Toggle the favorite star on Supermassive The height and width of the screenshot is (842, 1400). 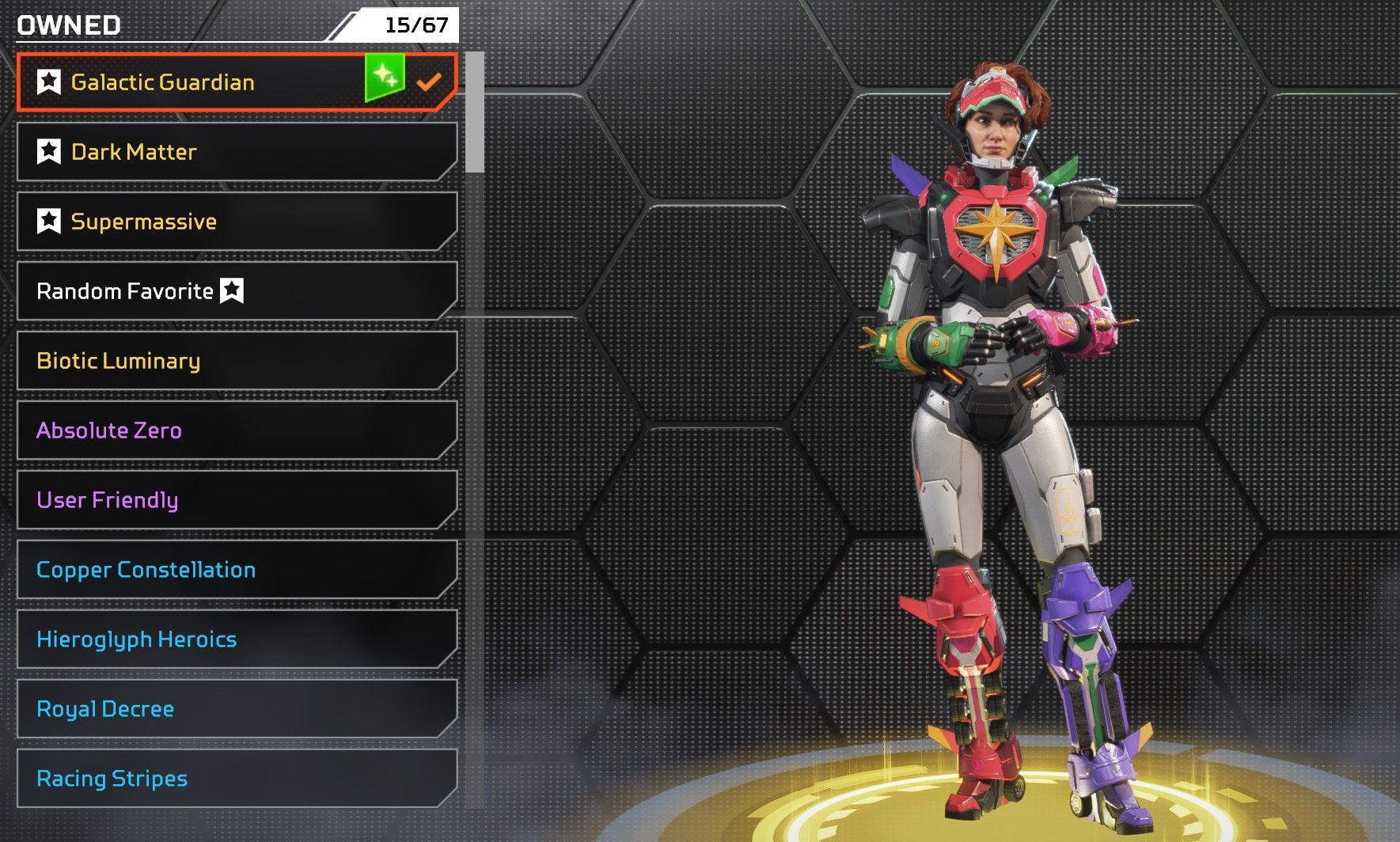(x=49, y=222)
